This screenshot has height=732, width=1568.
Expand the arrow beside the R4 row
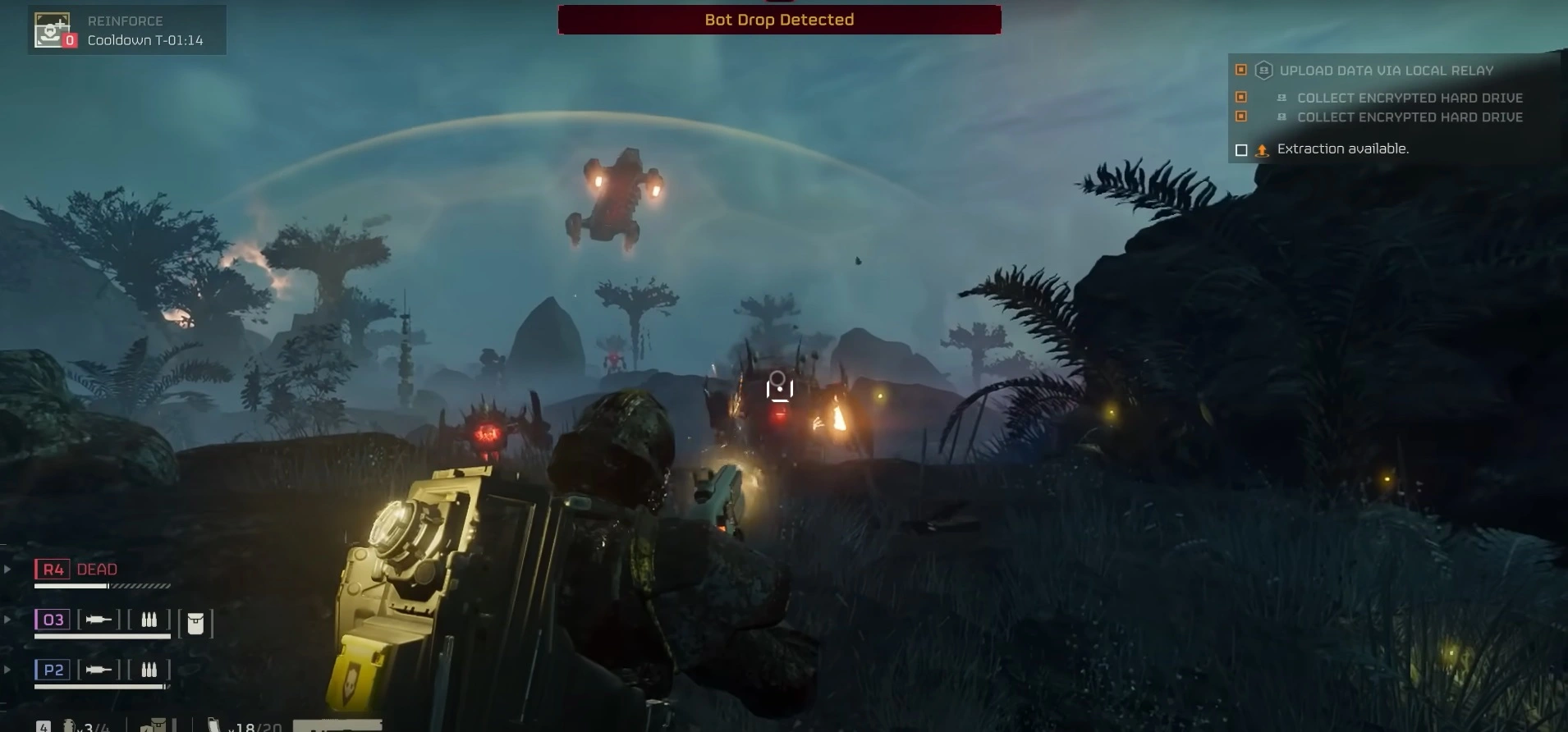tap(7, 569)
